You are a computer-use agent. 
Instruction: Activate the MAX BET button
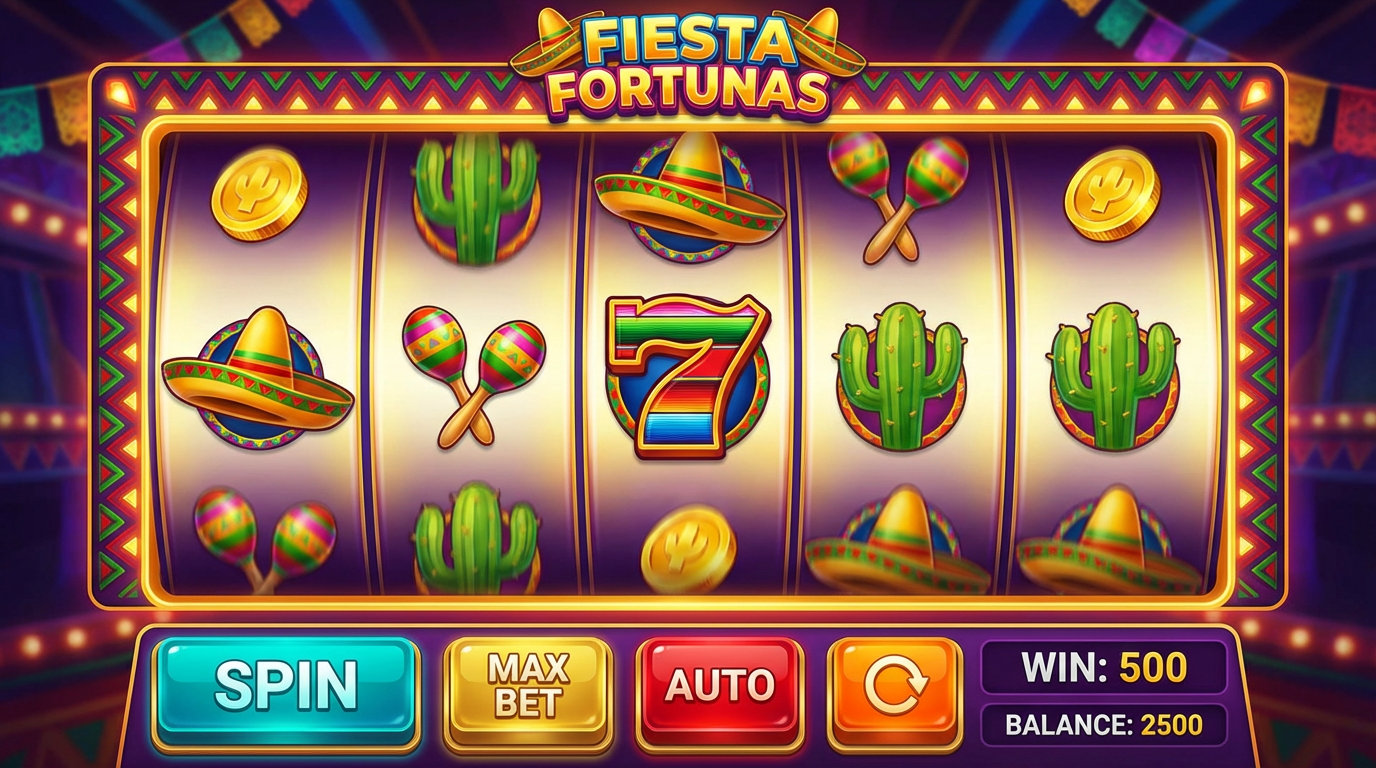coord(527,685)
